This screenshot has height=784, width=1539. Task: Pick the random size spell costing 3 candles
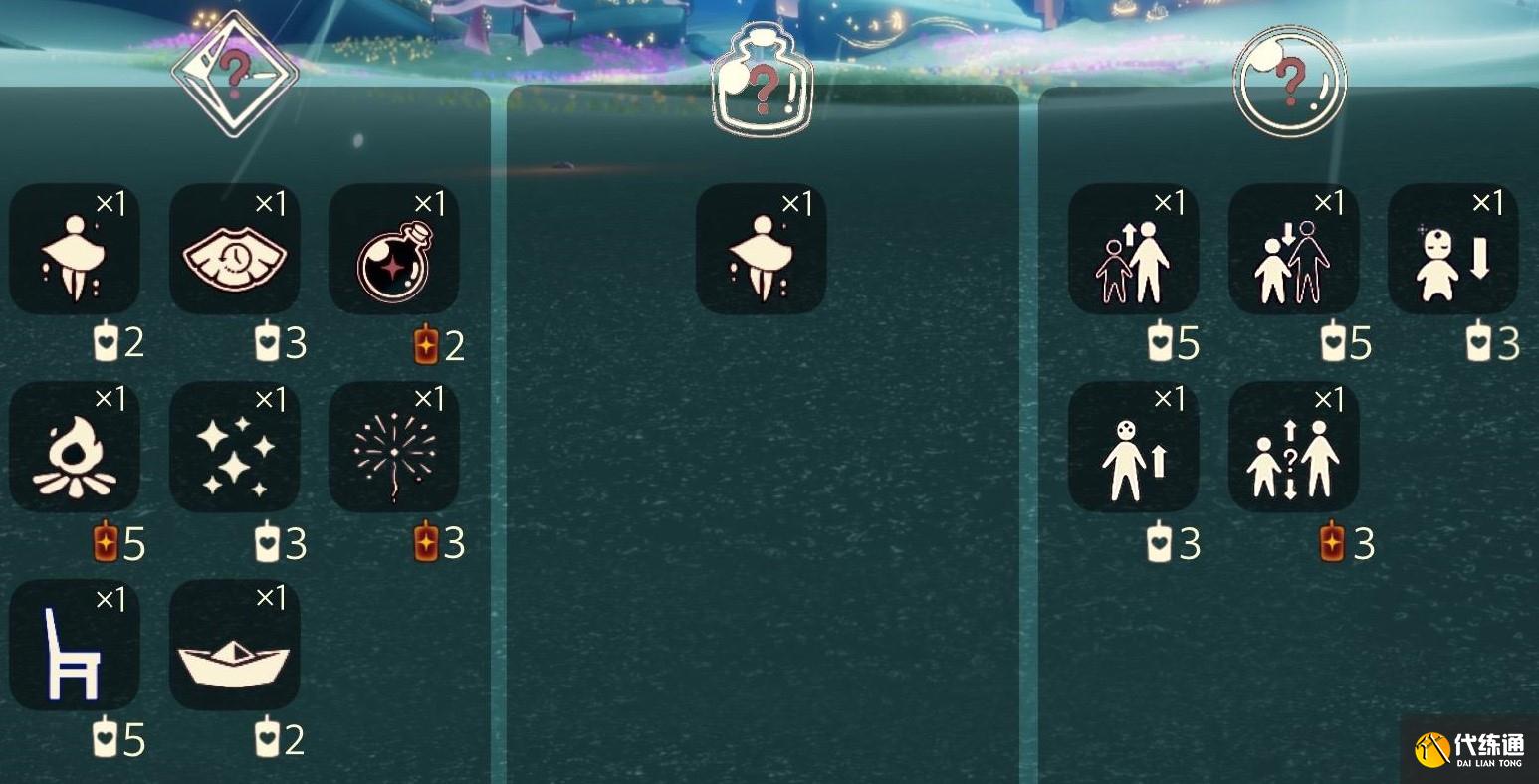click(1292, 447)
